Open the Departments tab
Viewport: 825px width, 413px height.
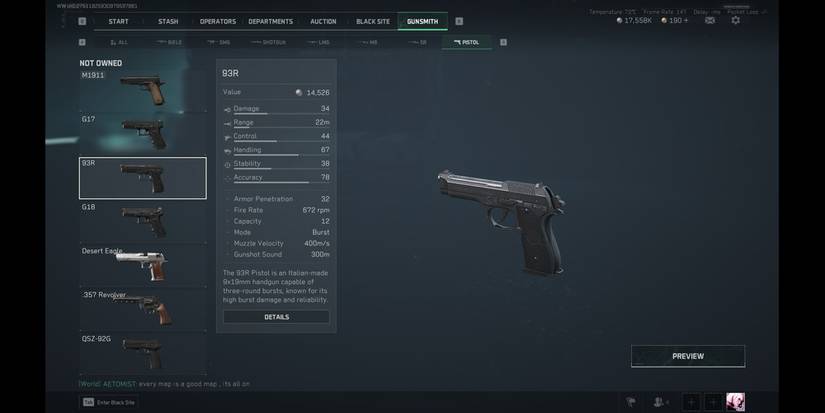point(270,21)
